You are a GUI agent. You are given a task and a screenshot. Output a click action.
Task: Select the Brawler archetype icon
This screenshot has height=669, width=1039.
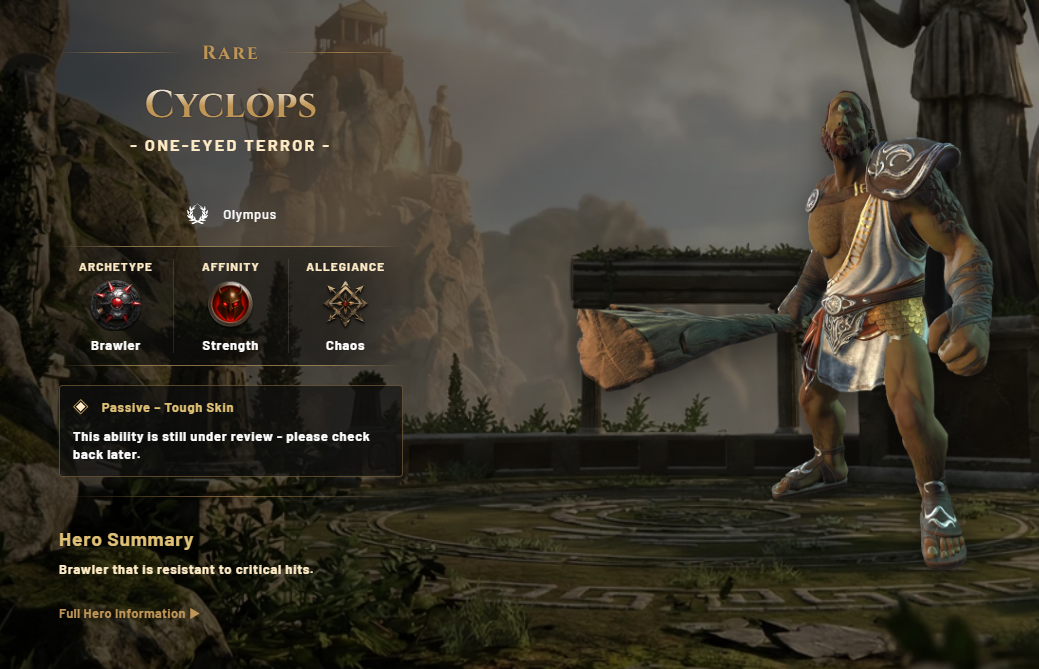coord(115,305)
